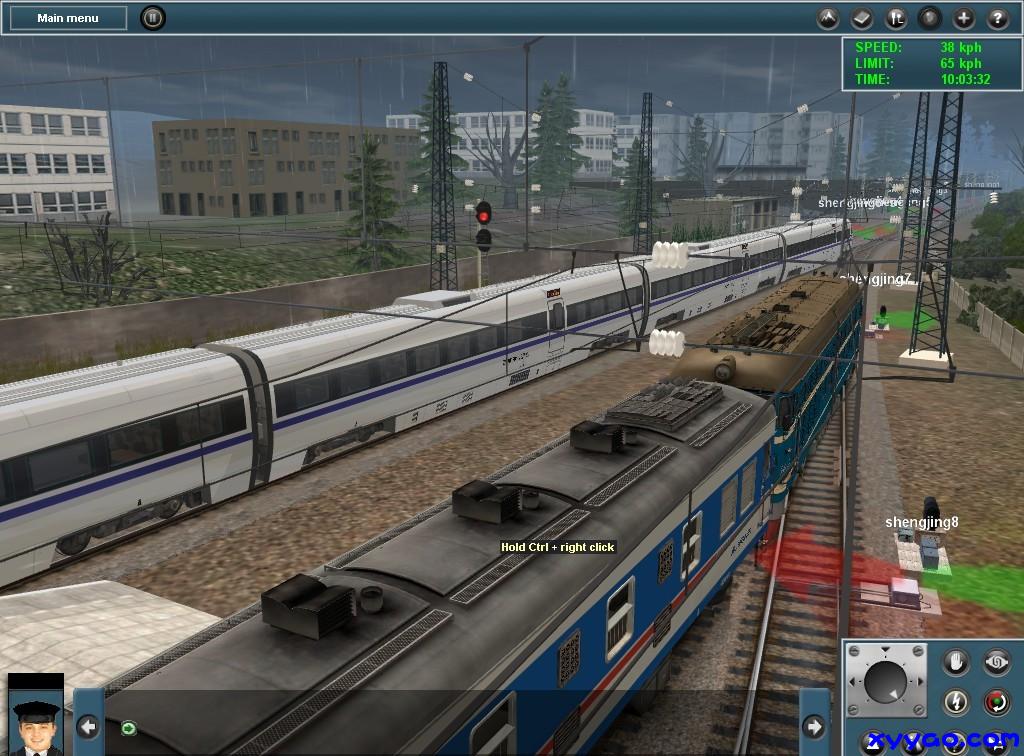Click the left arrow beside driver portrait
The width and height of the screenshot is (1024, 756).
(88, 726)
